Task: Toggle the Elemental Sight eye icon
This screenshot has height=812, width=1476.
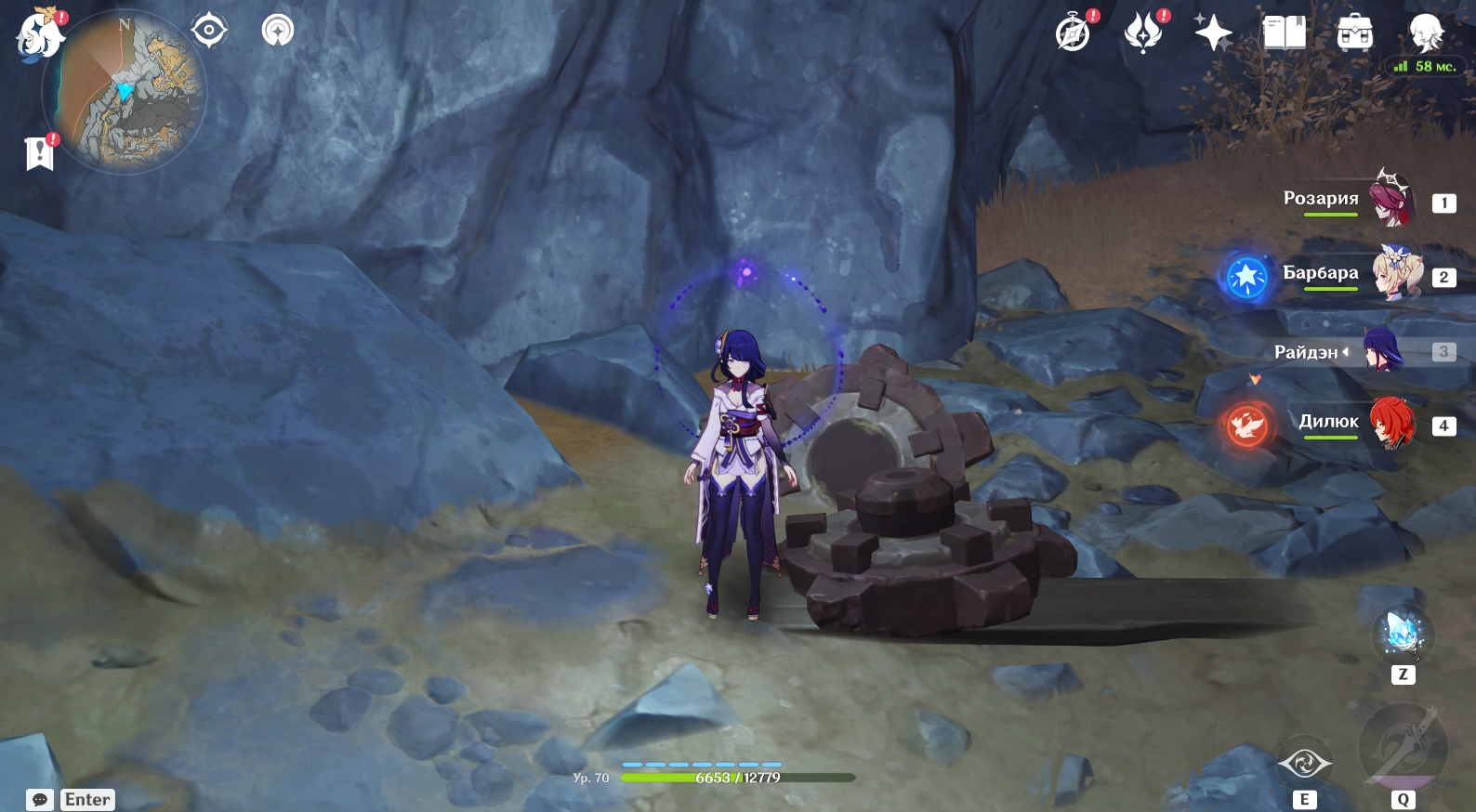Action: [x=209, y=31]
